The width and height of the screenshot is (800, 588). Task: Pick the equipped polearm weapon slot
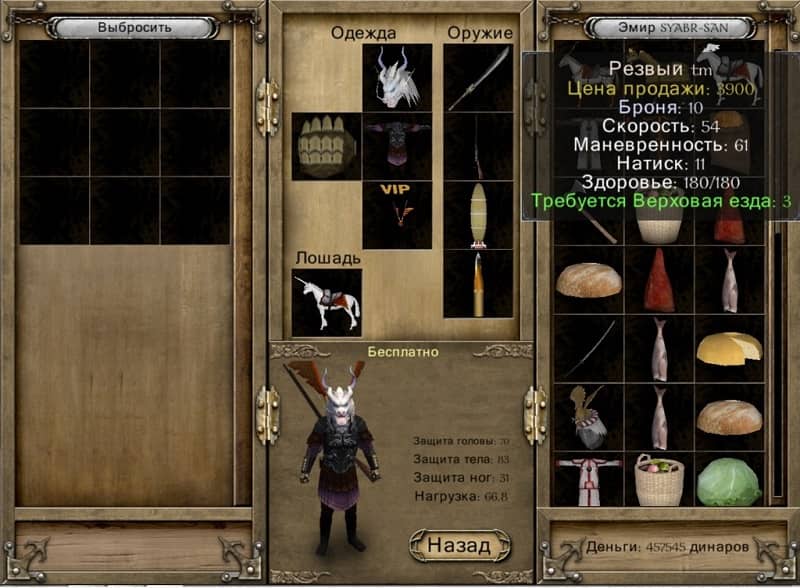point(478,78)
